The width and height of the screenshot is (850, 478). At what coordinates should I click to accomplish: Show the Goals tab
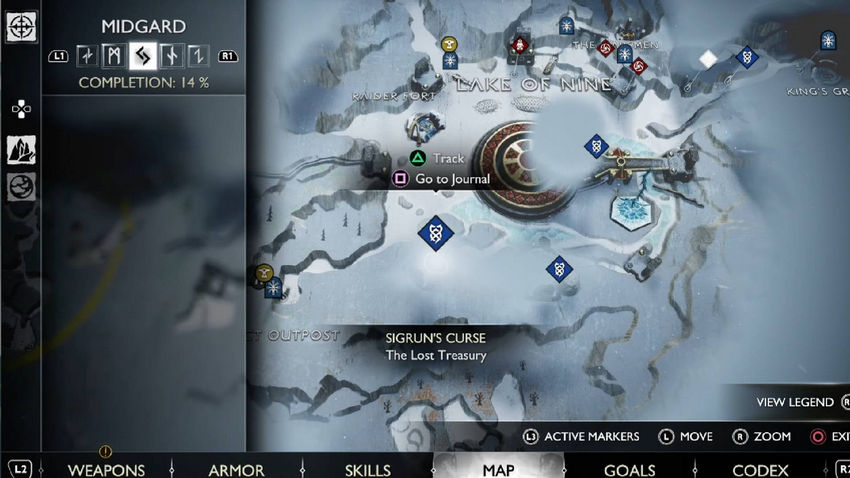click(630, 469)
